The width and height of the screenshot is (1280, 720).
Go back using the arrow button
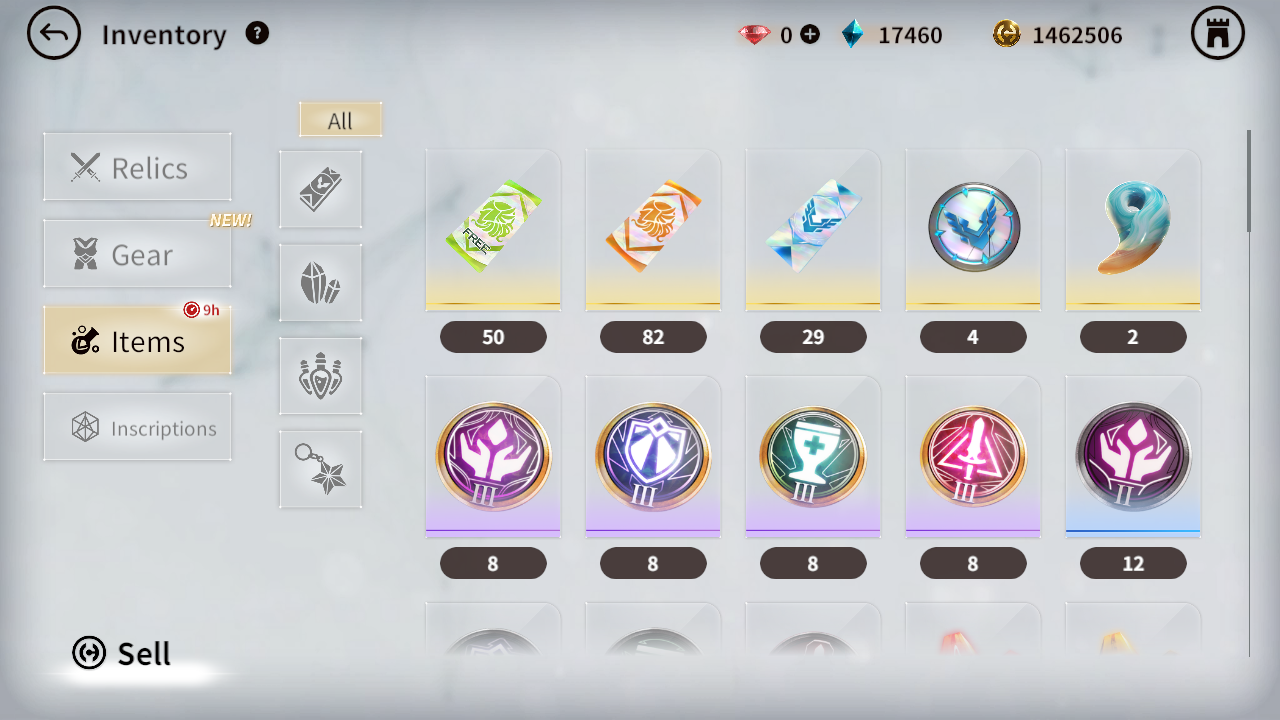tap(54, 34)
